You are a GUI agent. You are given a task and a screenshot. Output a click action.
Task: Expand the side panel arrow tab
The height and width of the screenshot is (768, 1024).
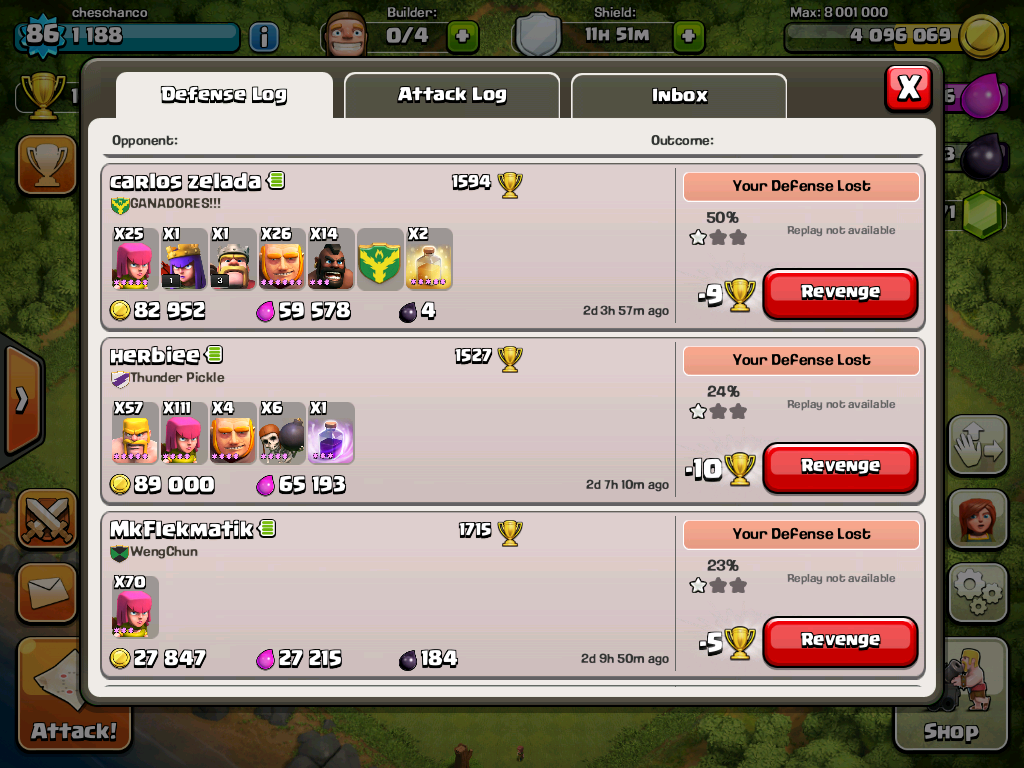pos(21,400)
